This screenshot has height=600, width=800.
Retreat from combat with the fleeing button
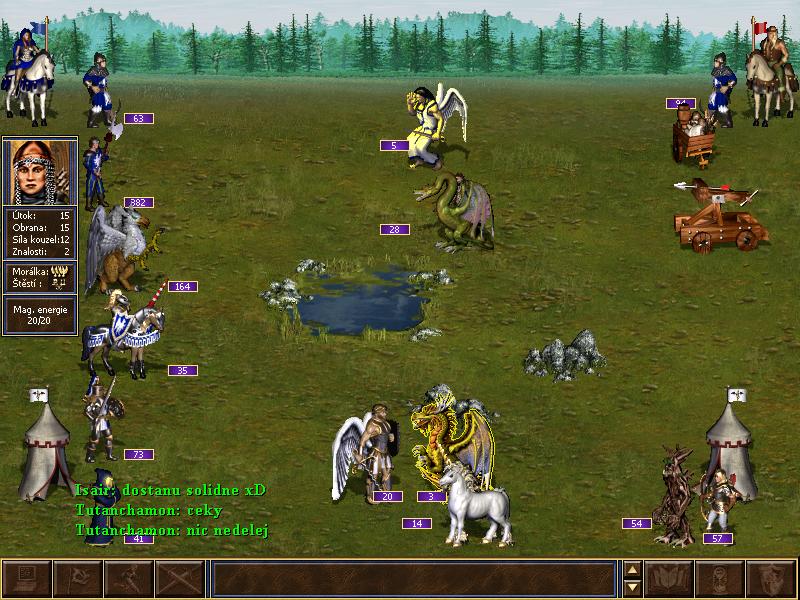point(129,579)
